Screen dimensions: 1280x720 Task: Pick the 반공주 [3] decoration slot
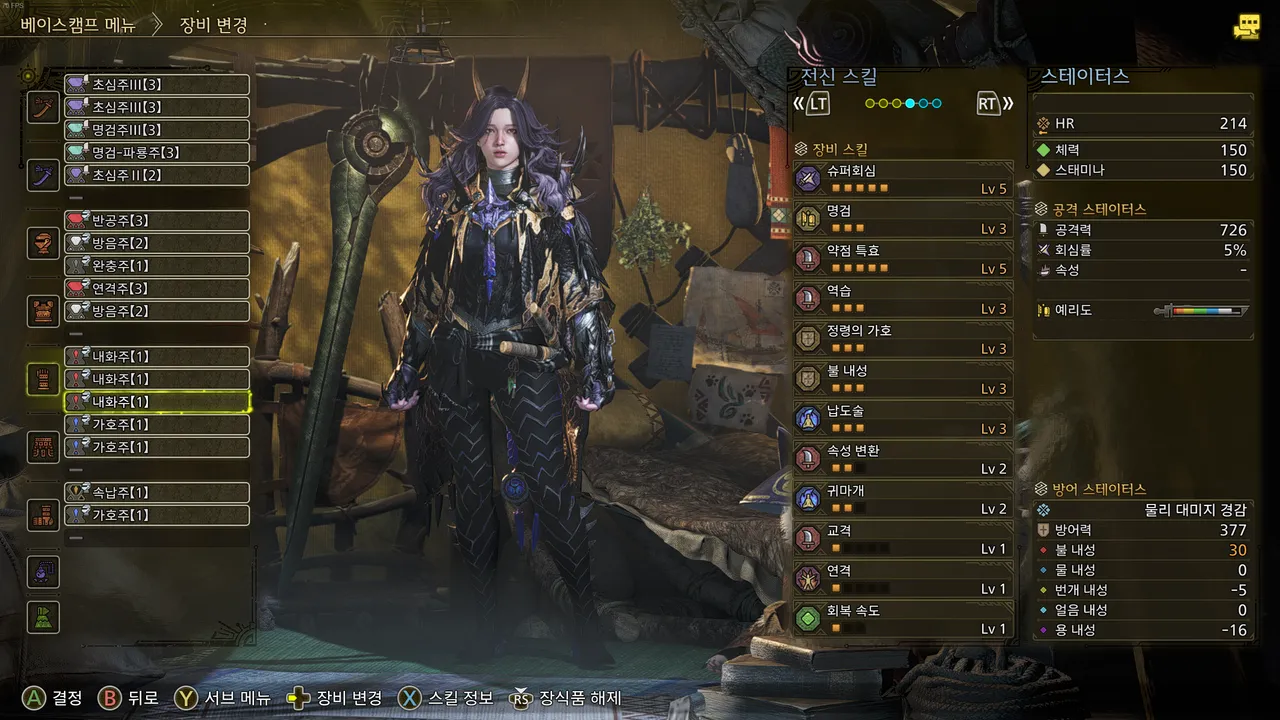157,221
